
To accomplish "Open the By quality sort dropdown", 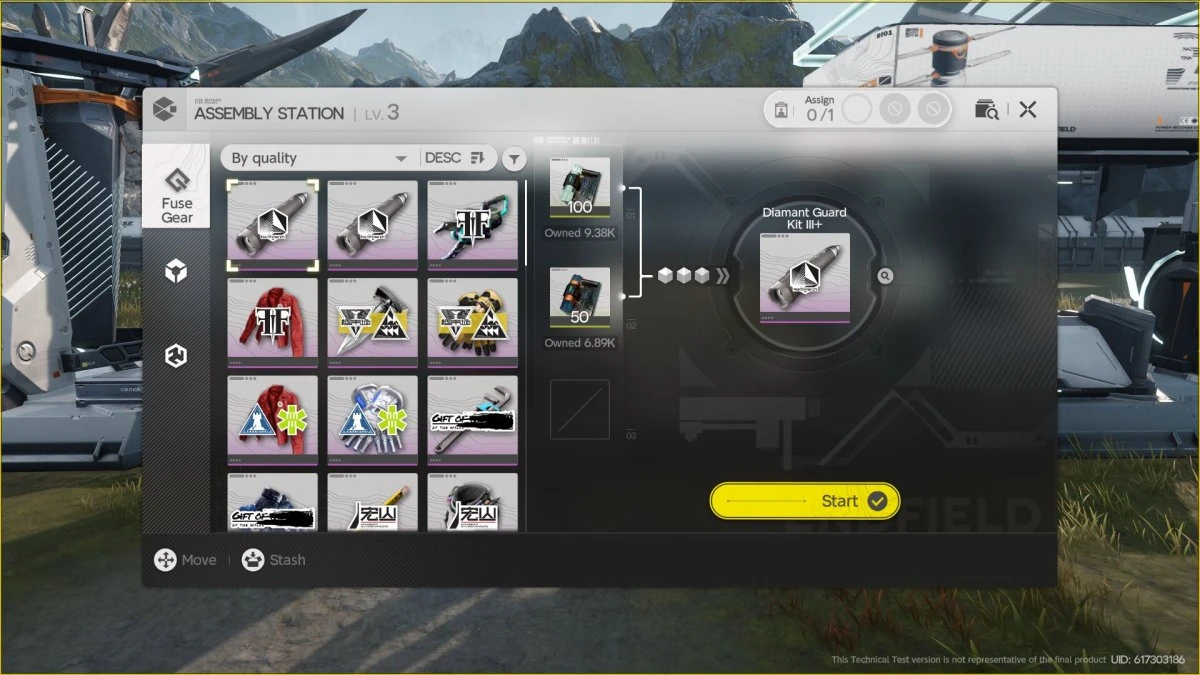I will point(318,158).
